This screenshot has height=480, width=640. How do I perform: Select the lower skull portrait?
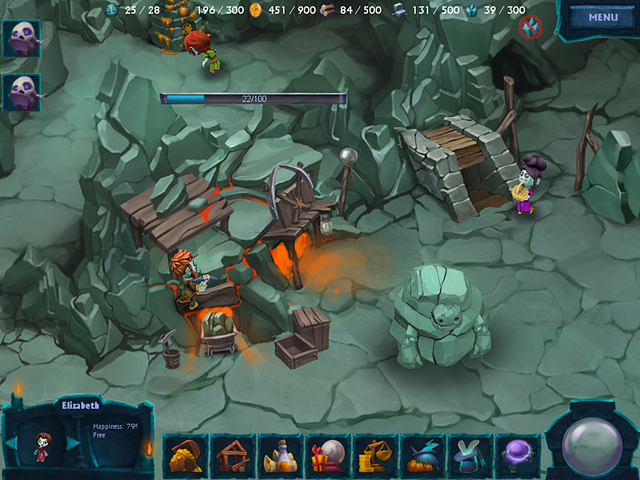coord(21,92)
